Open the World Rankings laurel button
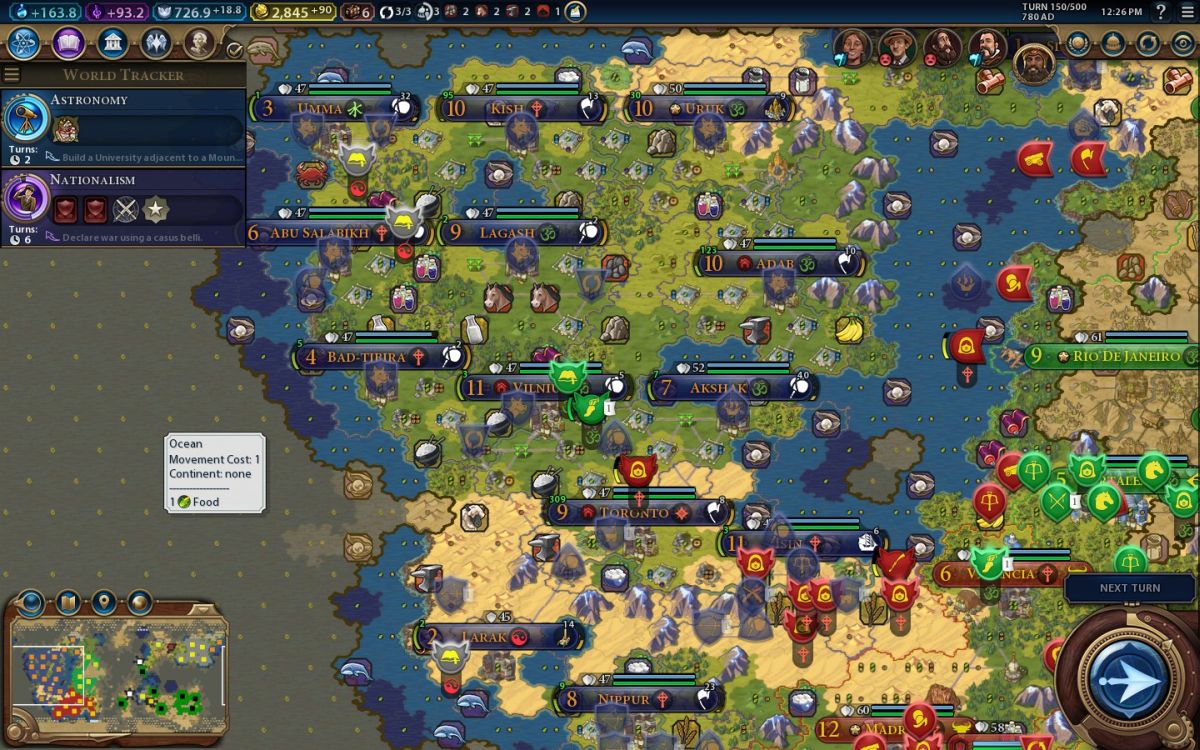Image resolution: width=1200 pixels, height=750 pixels. 1079,43
